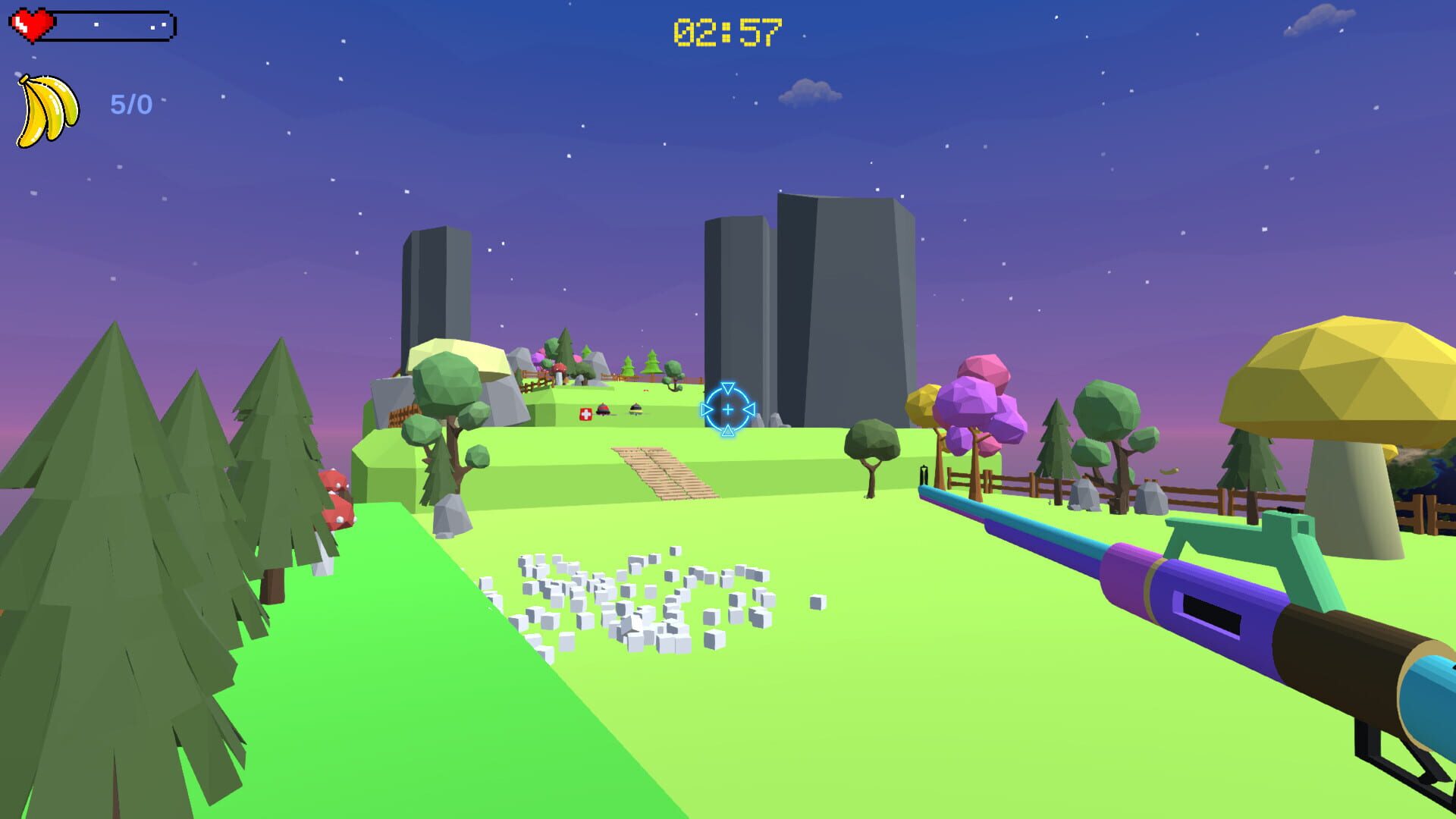Screen dimensions: 1456x819
Task: Click the banana counter text 5/0
Action: [x=129, y=102]
